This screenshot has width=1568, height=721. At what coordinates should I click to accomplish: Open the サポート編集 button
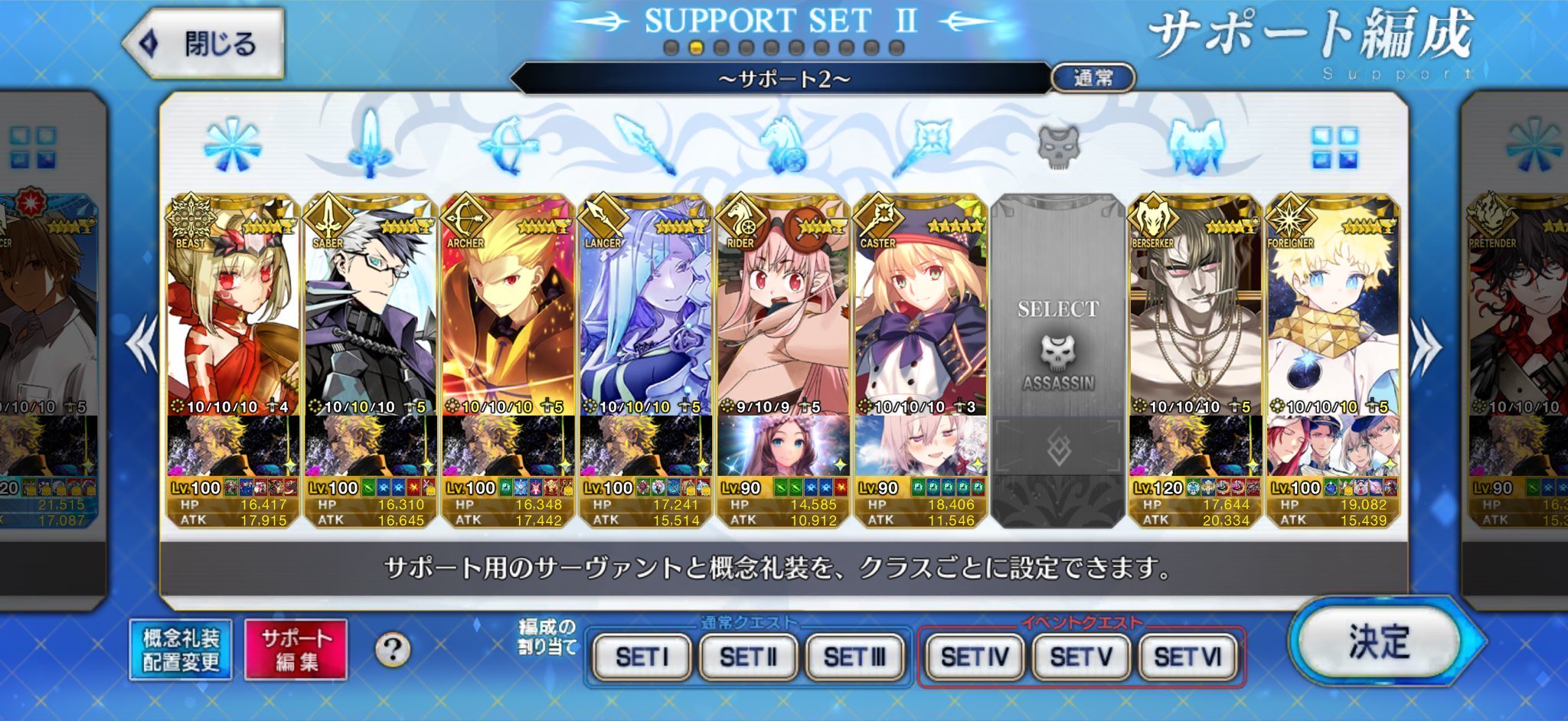pyautogui.click(x=296, y=650)
